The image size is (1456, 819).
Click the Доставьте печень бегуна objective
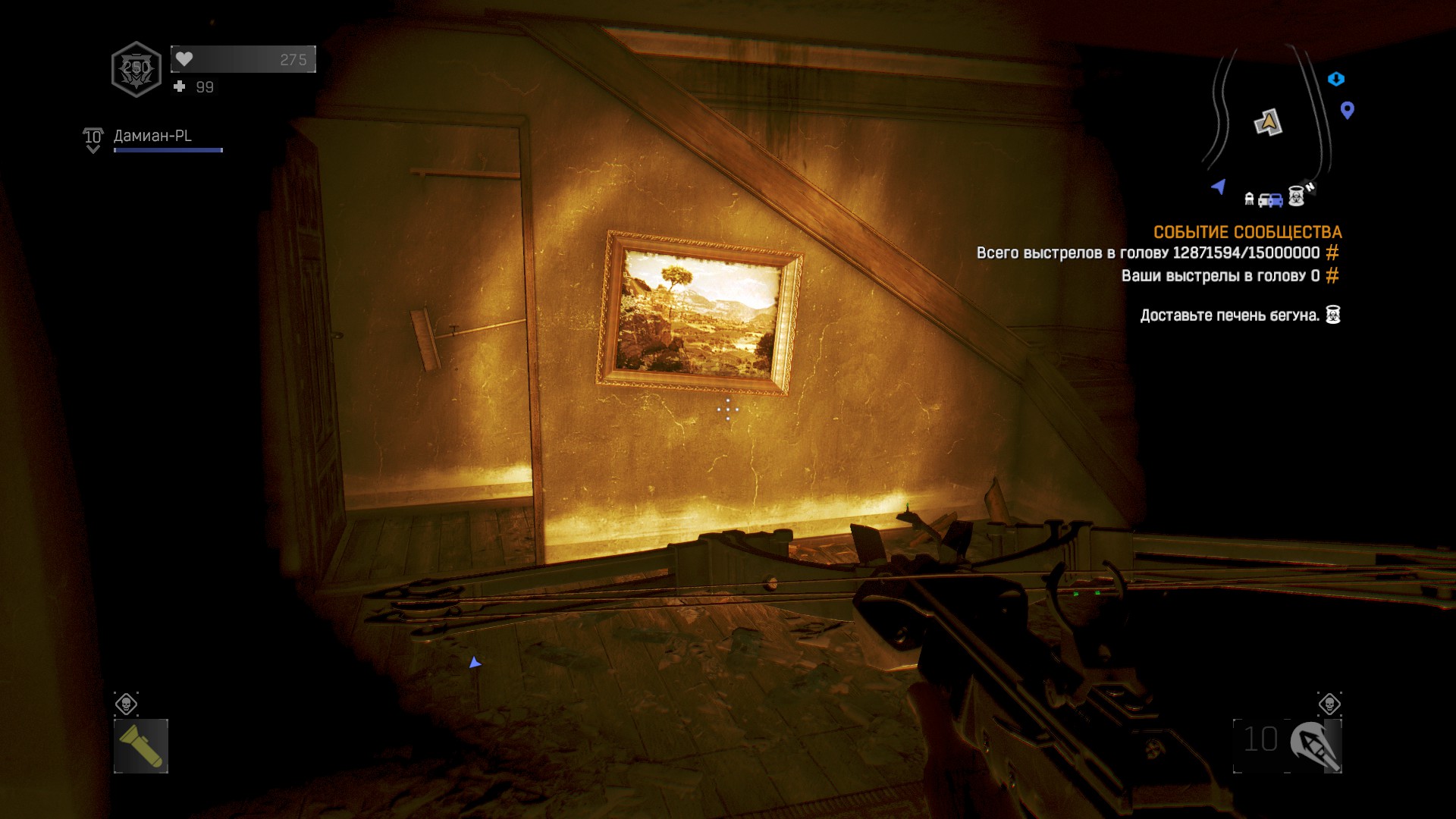[x=1229, y=315]
